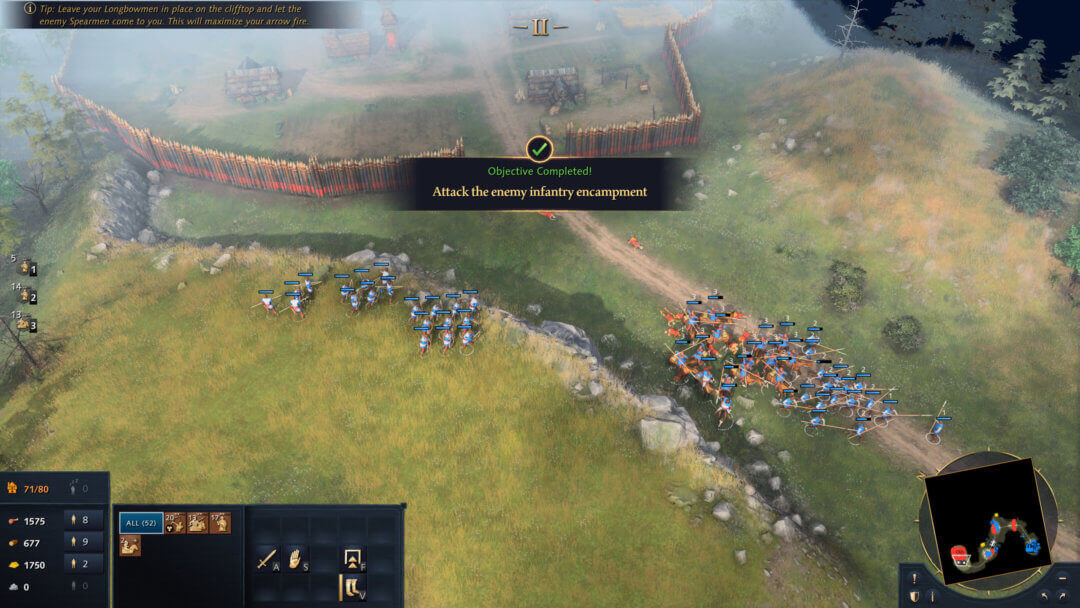Toggle the boots movement command
The image size is (1080, 608).
click(x=352, y=587)
